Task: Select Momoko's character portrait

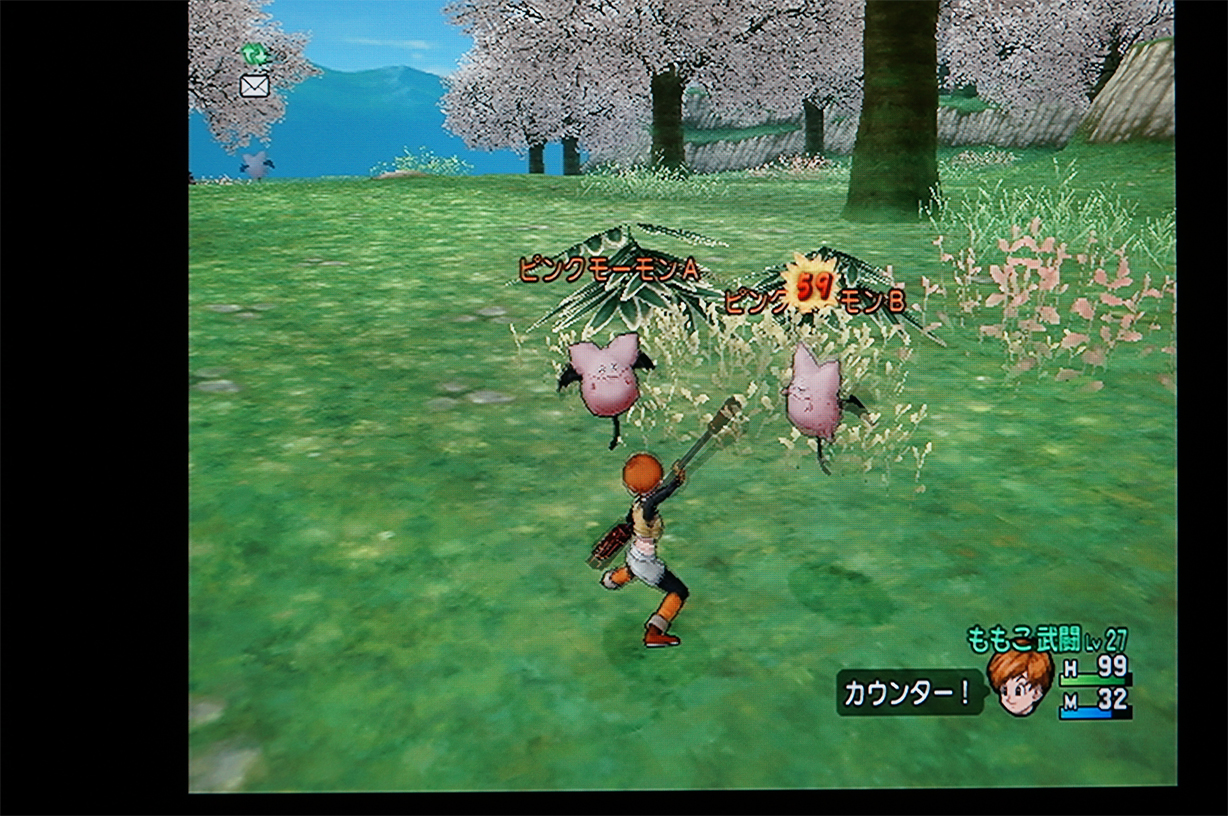Action: [1019, 682]
